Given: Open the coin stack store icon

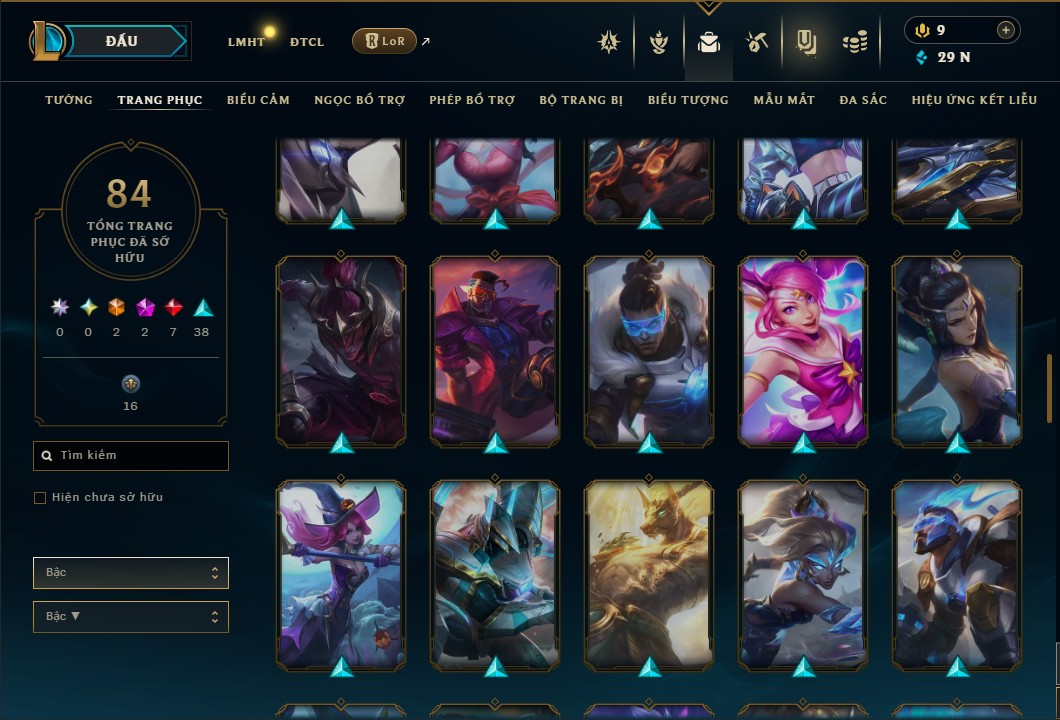Looking at the screenshot, I should click(x=854, y=42).
